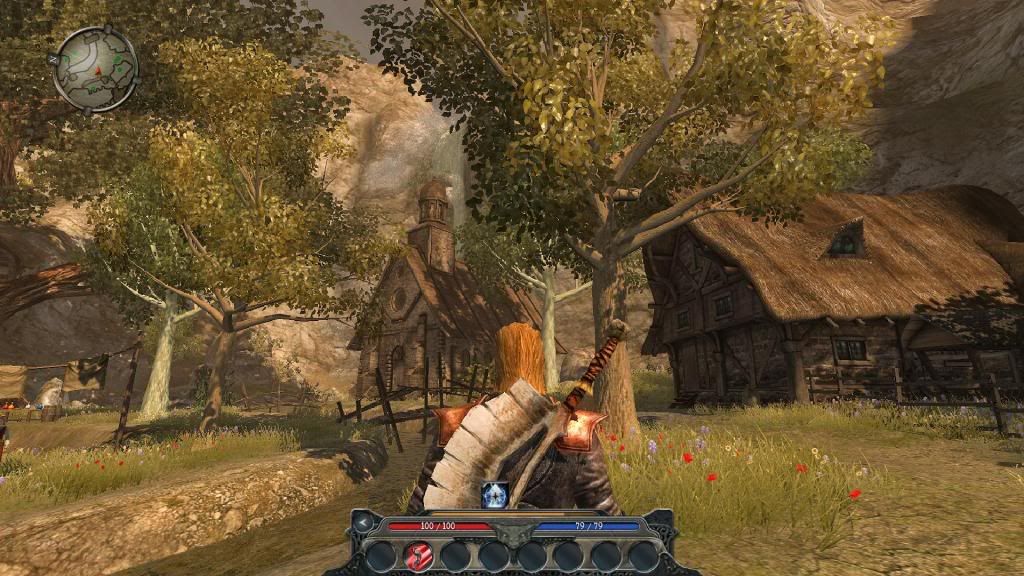Click the left arrow button on the hotbar
The image size is (1024, 576).
click(364, 522)
